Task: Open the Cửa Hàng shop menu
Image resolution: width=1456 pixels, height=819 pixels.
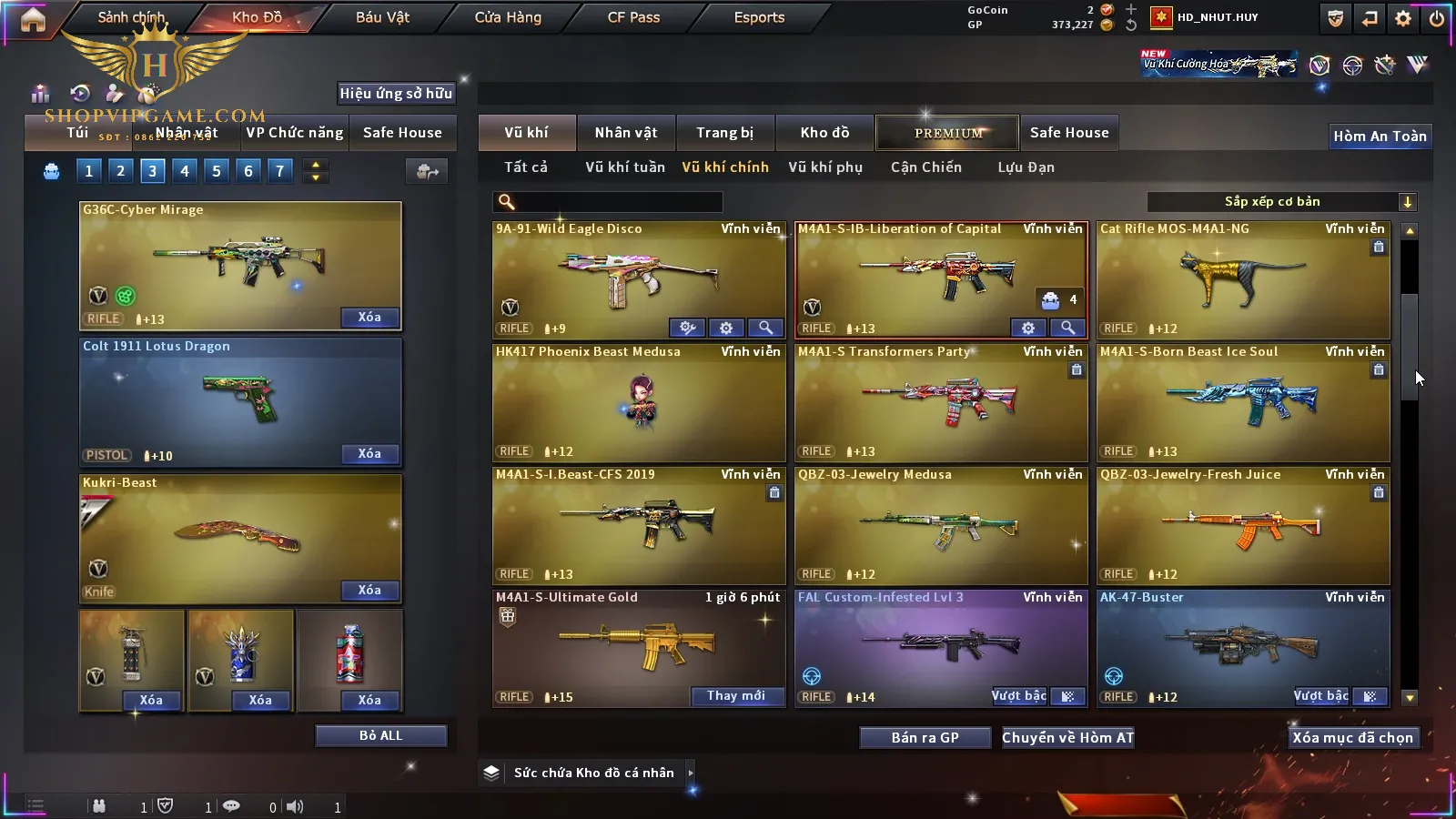Action: (508, 17)
